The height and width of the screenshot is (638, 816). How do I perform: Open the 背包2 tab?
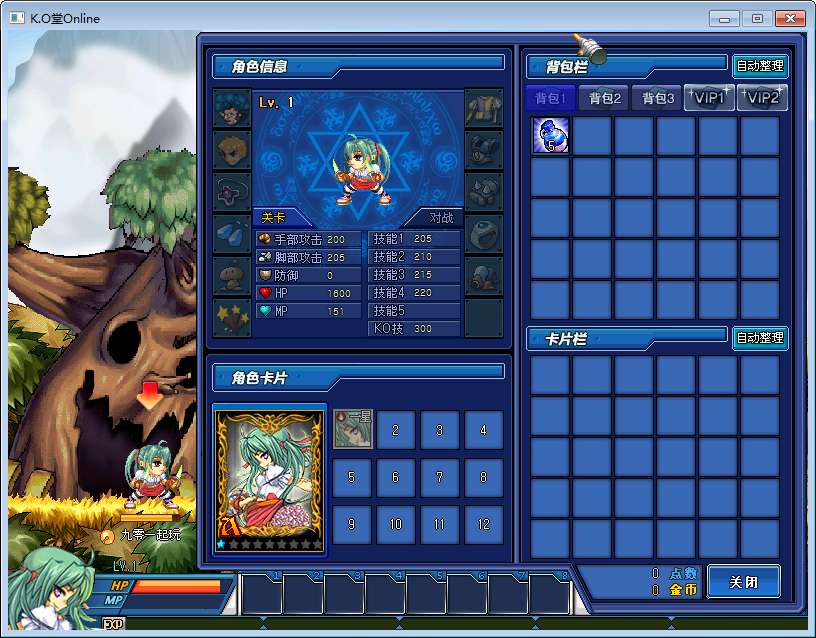pos(605,98)
